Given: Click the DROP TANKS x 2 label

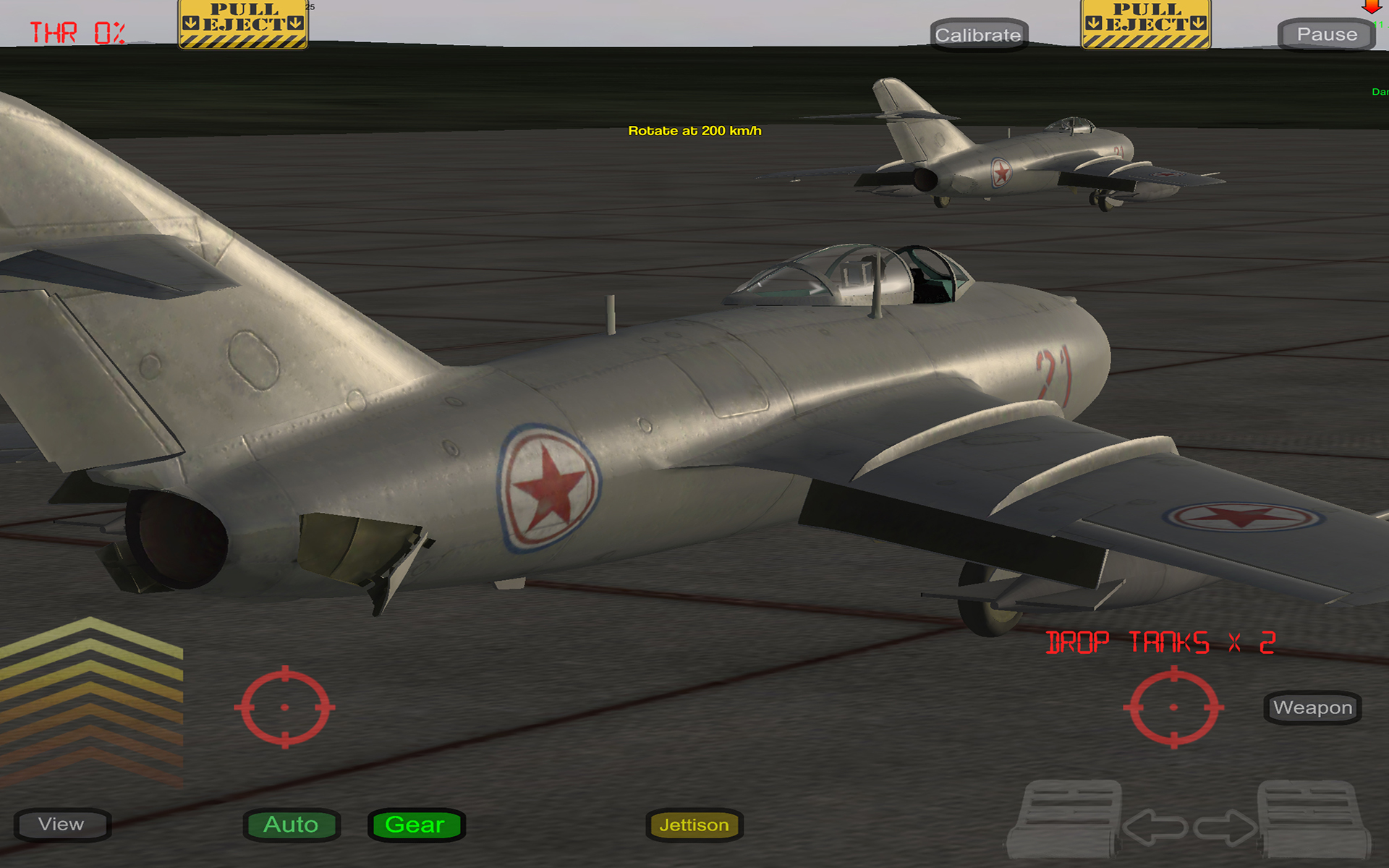Looking at the screenshot, I should 1160,642.
